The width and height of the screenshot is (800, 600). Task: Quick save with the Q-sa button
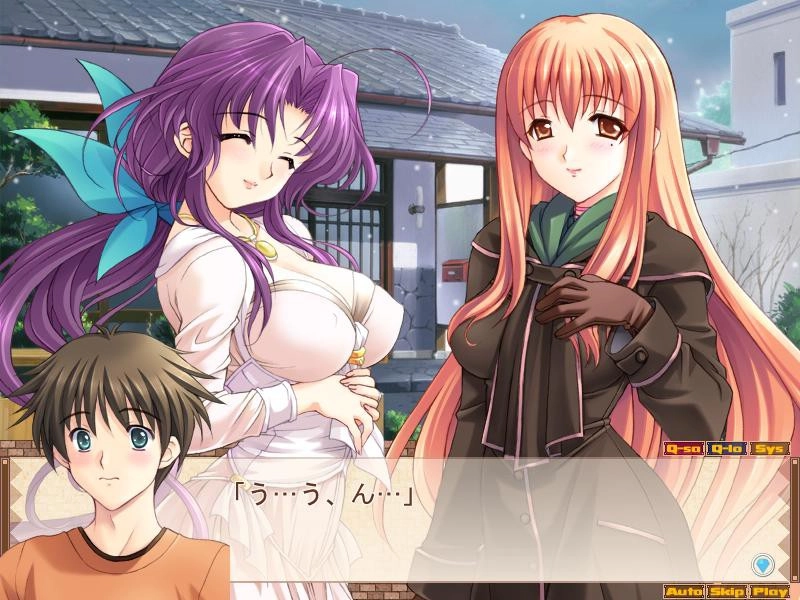683,449
